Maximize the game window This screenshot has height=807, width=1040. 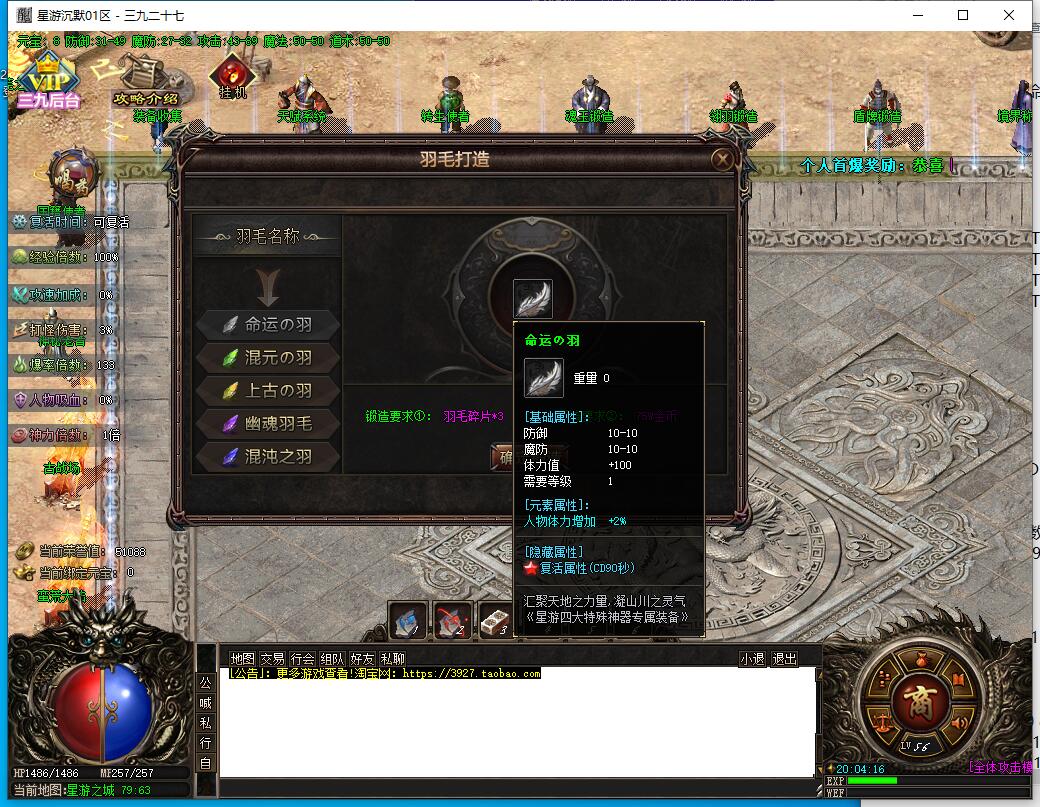click(x=963, y=15)
